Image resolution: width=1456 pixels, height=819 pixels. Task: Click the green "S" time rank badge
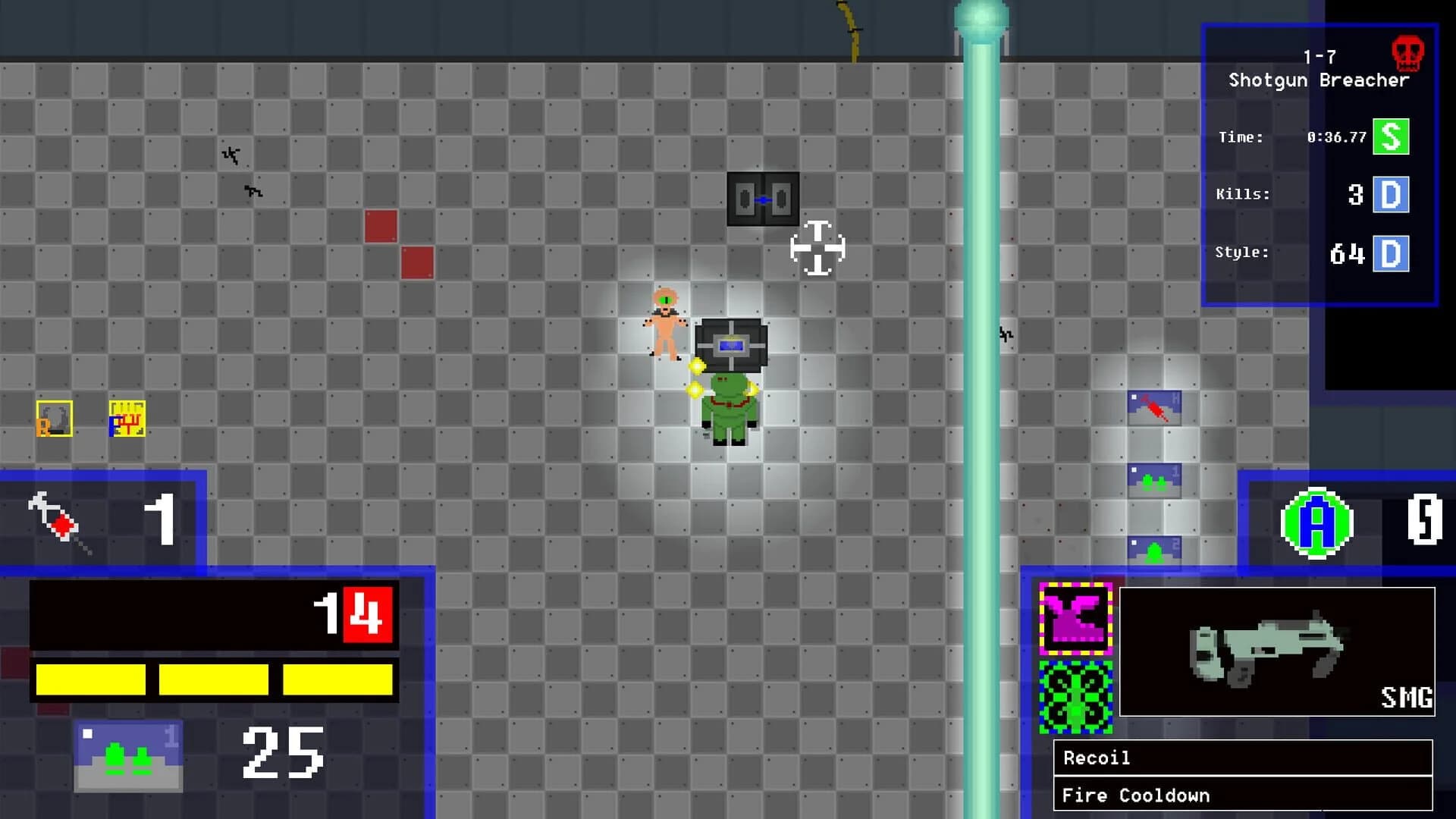[1390, 137]
